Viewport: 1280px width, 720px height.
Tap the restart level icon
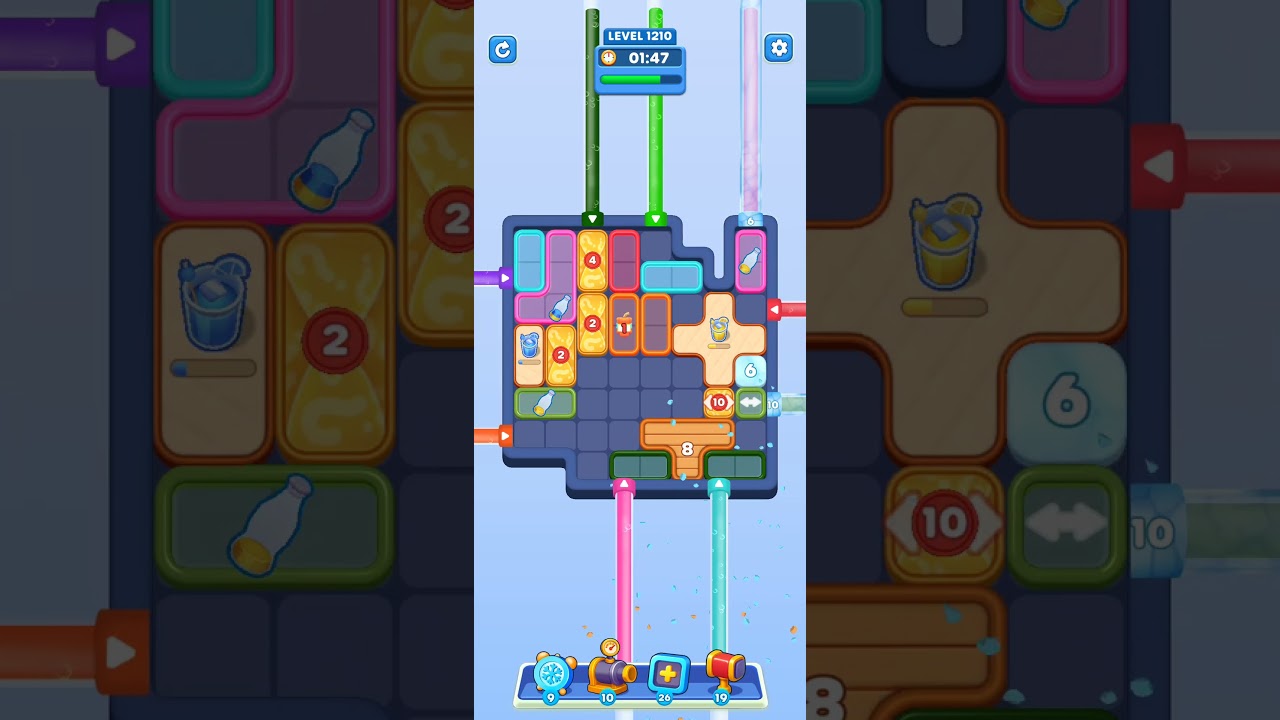pos(503,50)
